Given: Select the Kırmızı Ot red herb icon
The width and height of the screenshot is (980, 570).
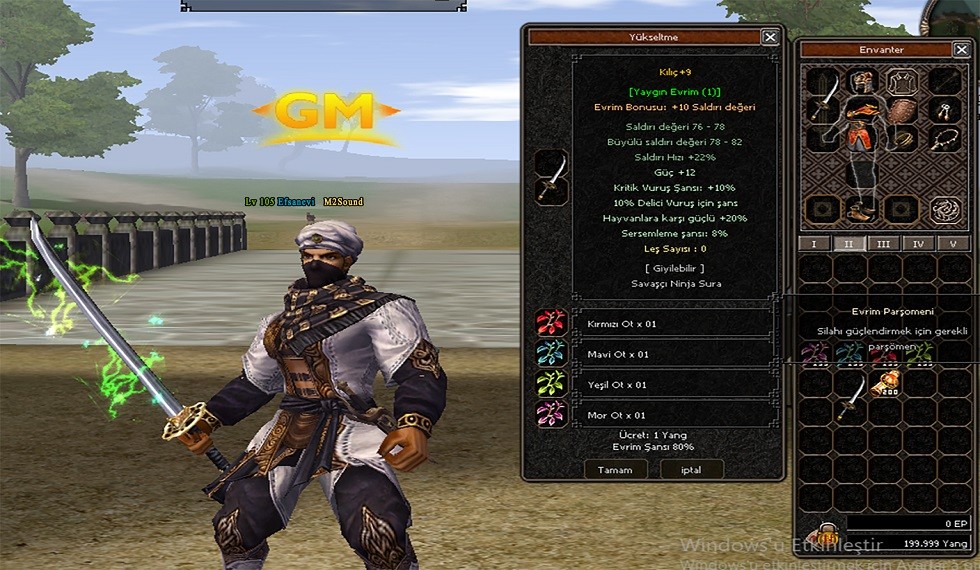Looking at the screenshot, I should pyautogui.click(x=550, y=323).
